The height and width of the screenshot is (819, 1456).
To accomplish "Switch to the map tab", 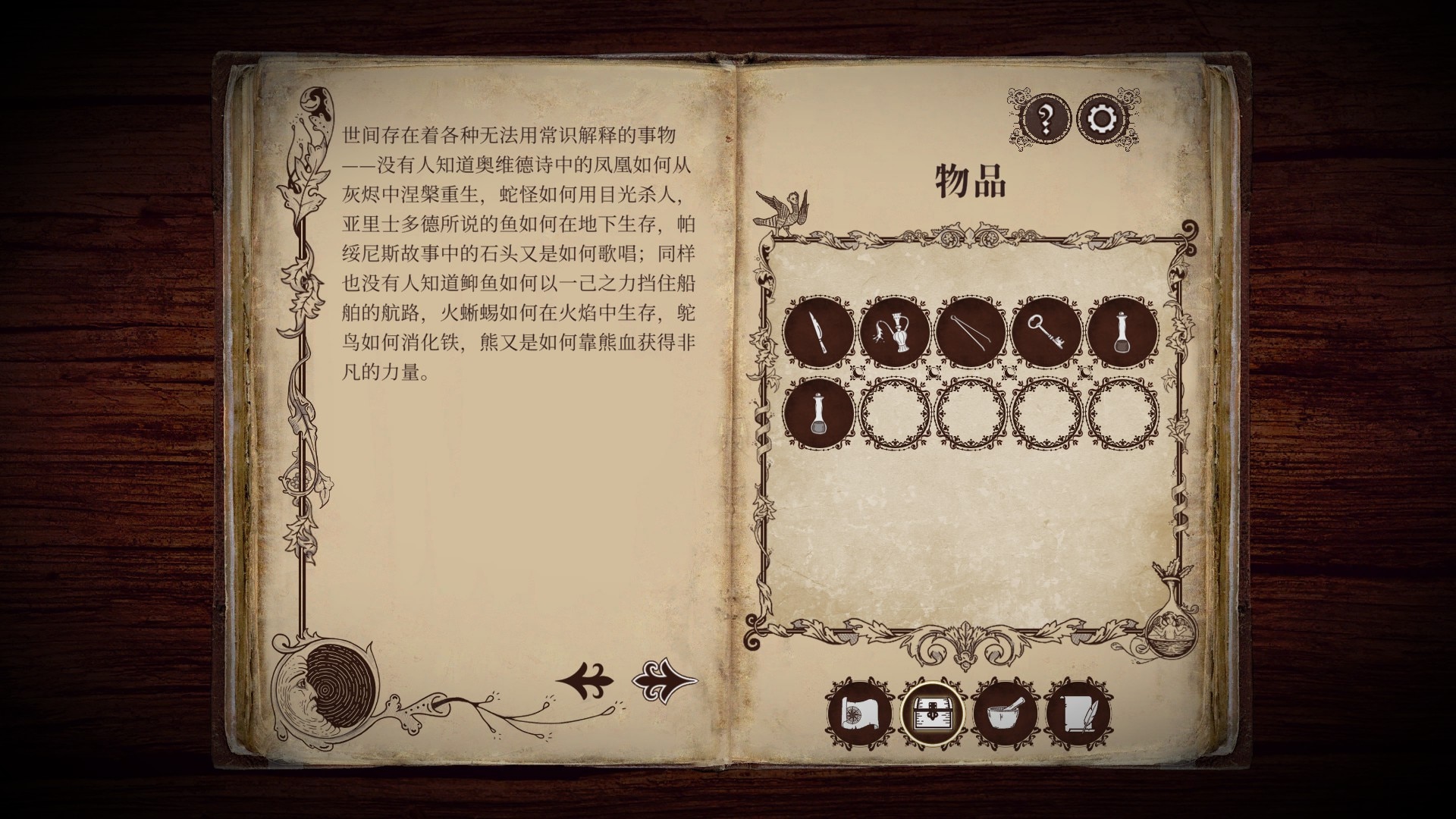I will pos(859,714).
